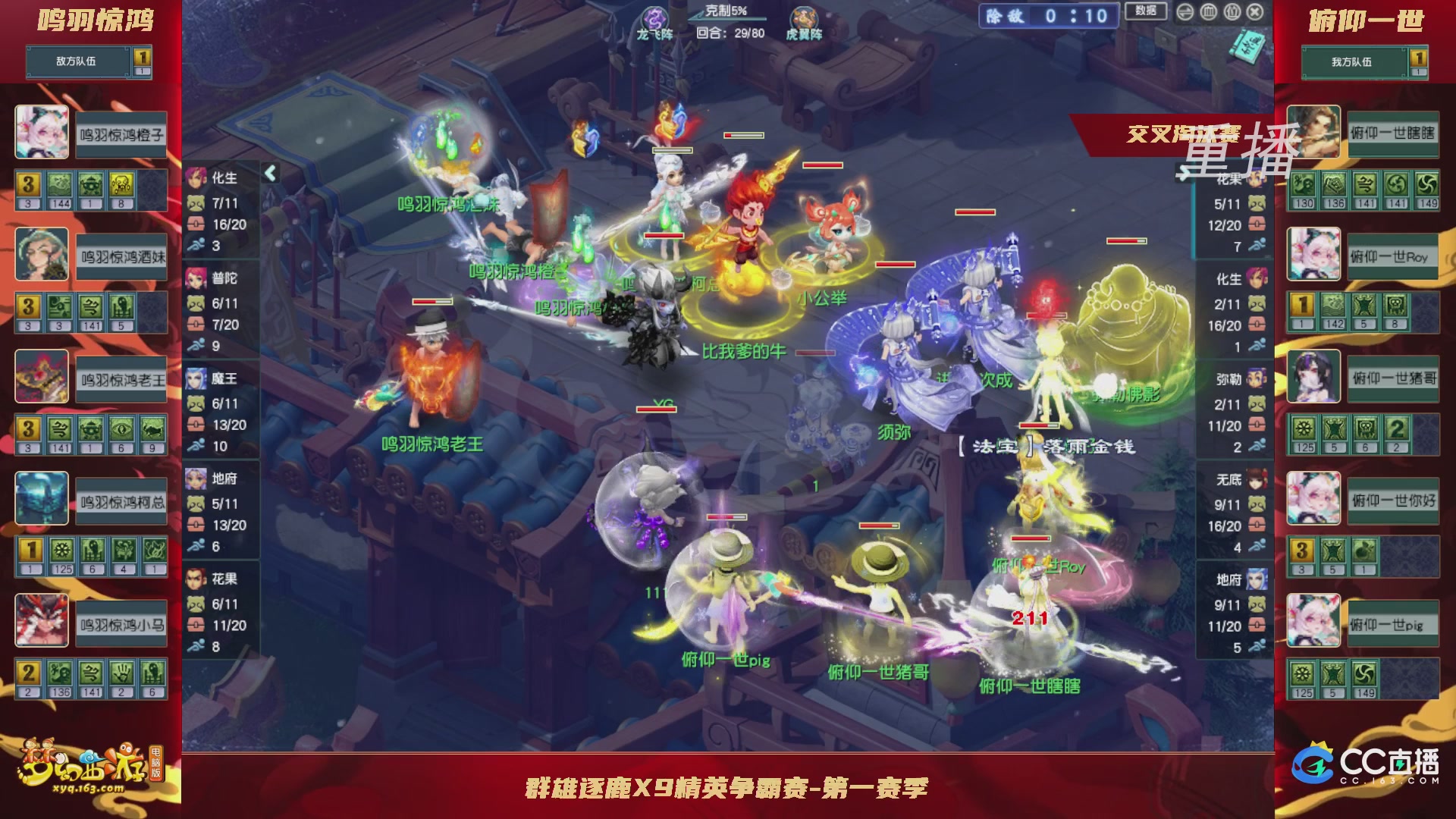This screenshot has width=1456, height=819.
Task: Click 鸣羽惊鸿老王's portrait thumbnail
Action: click(x=42, y=378)
